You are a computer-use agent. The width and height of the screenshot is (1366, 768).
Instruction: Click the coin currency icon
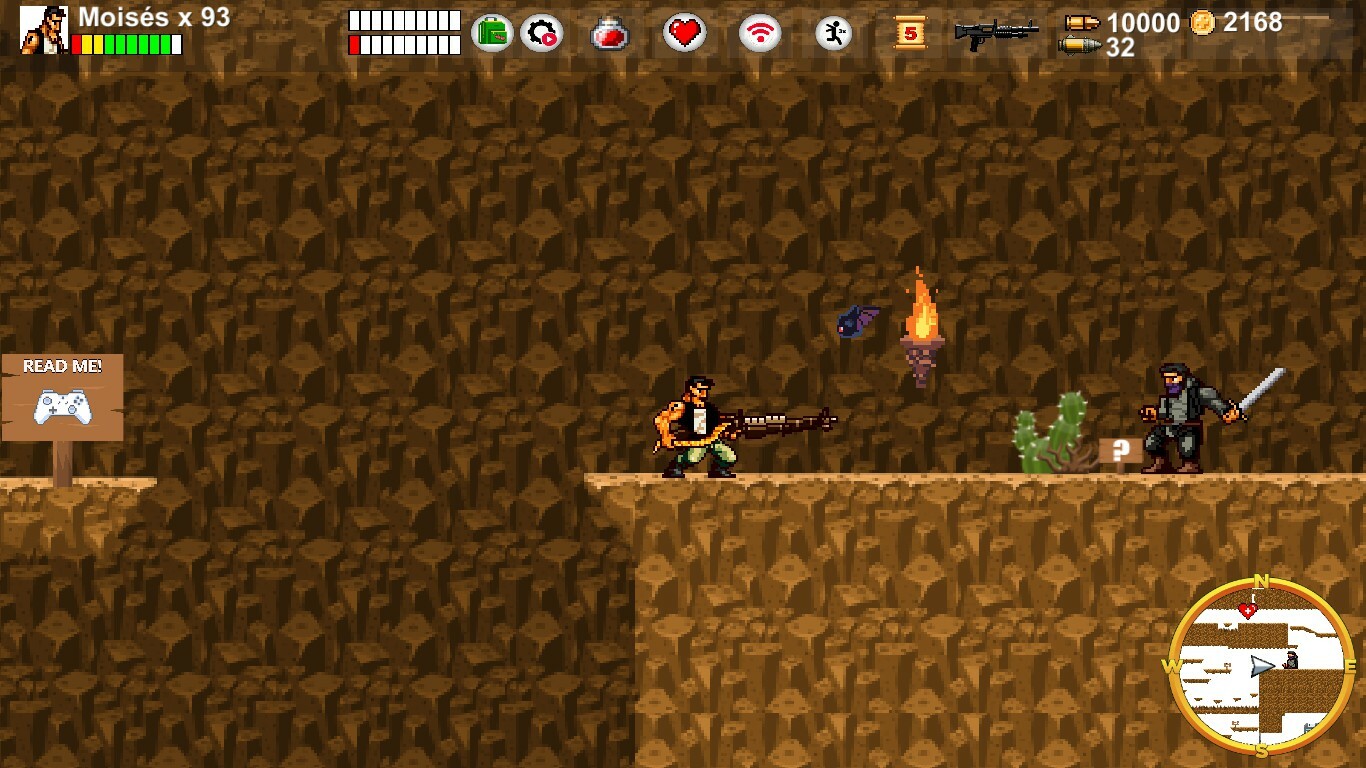[1203, 20]
